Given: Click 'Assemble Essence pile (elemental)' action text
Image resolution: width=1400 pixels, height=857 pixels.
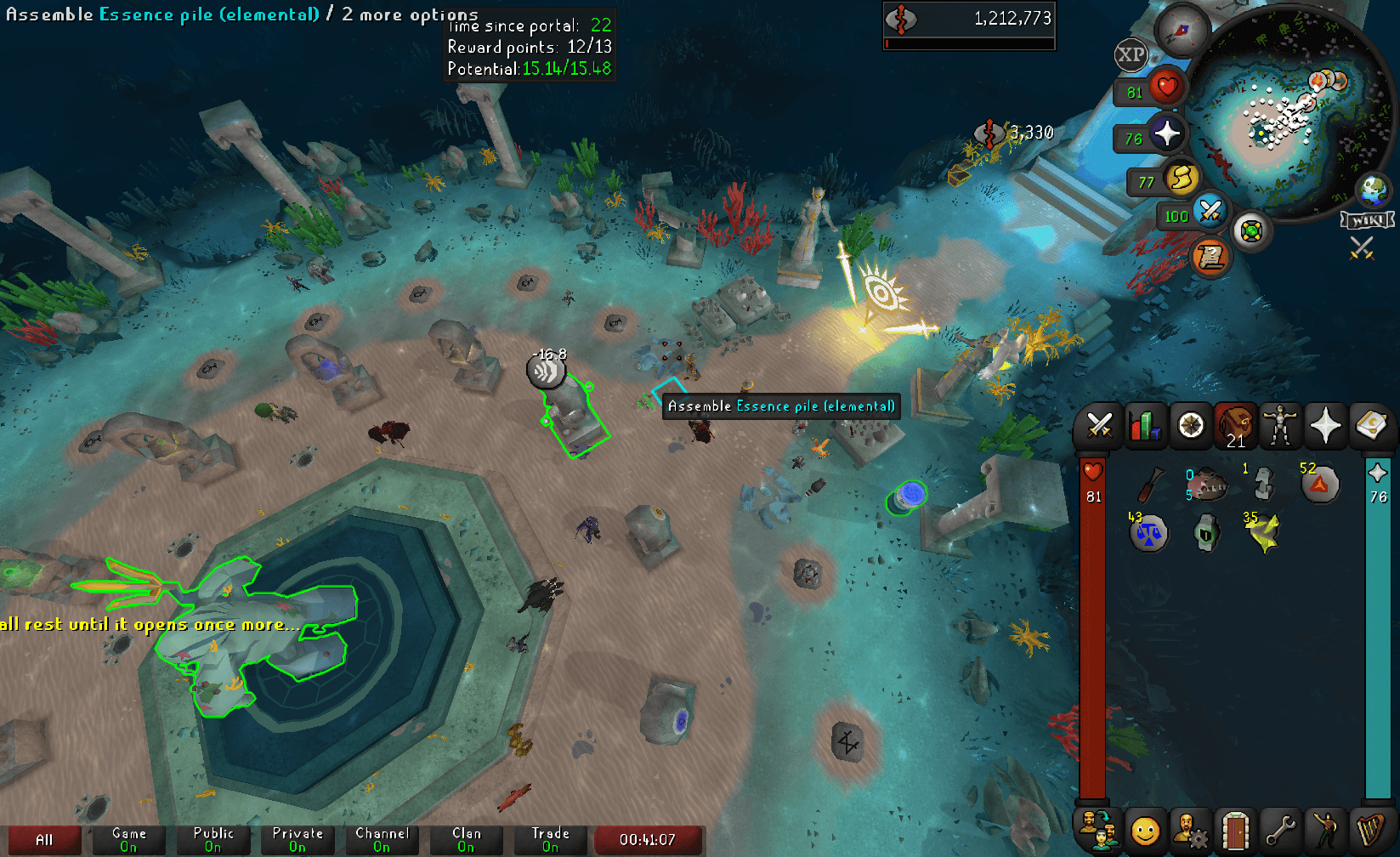Looking at the screenshot, I should pos(780,406).
